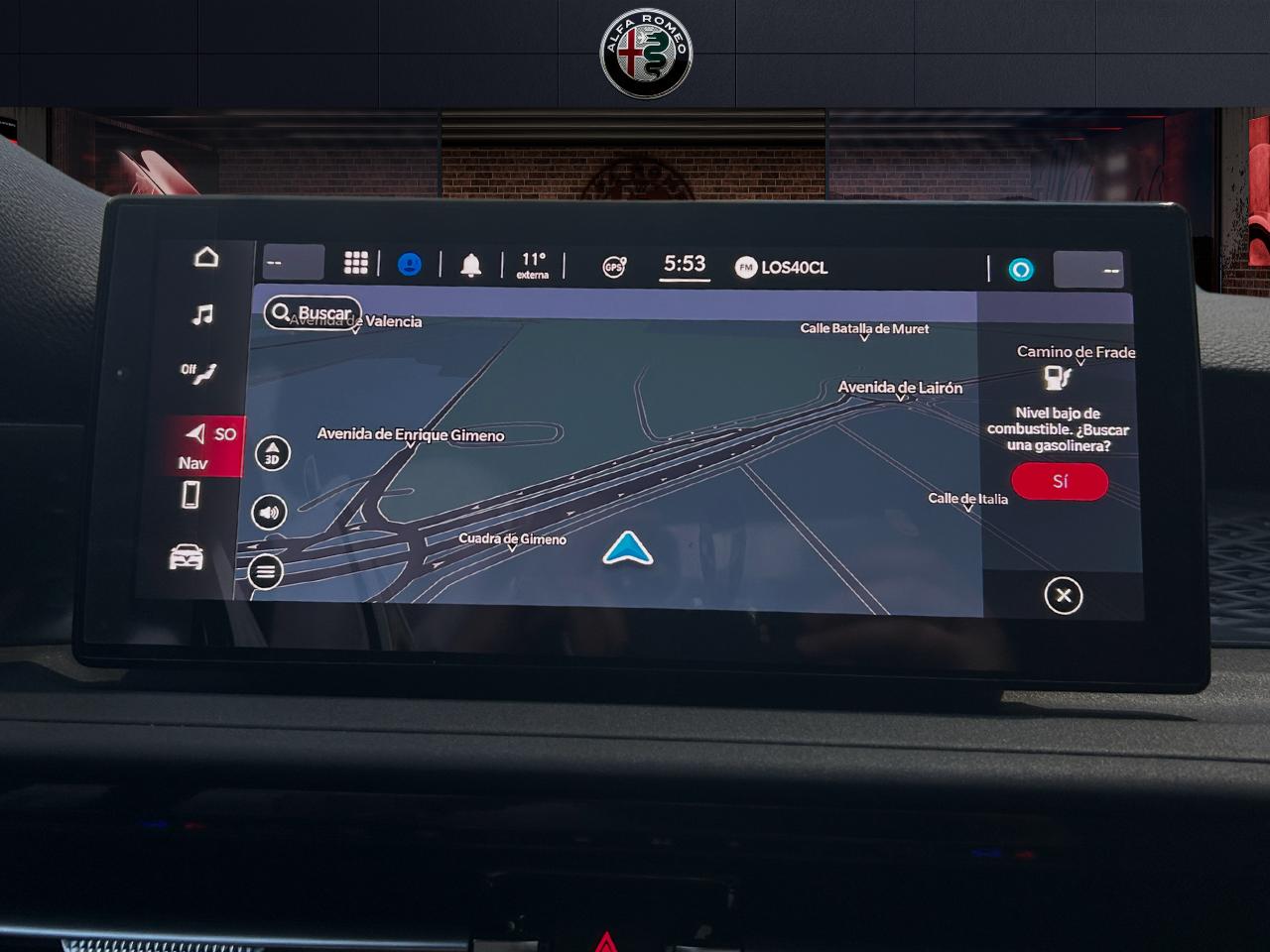This screenshot has width=1270, height=952.
Task: Open the vehicle settings car icon
Action: [x=187, y=557]
